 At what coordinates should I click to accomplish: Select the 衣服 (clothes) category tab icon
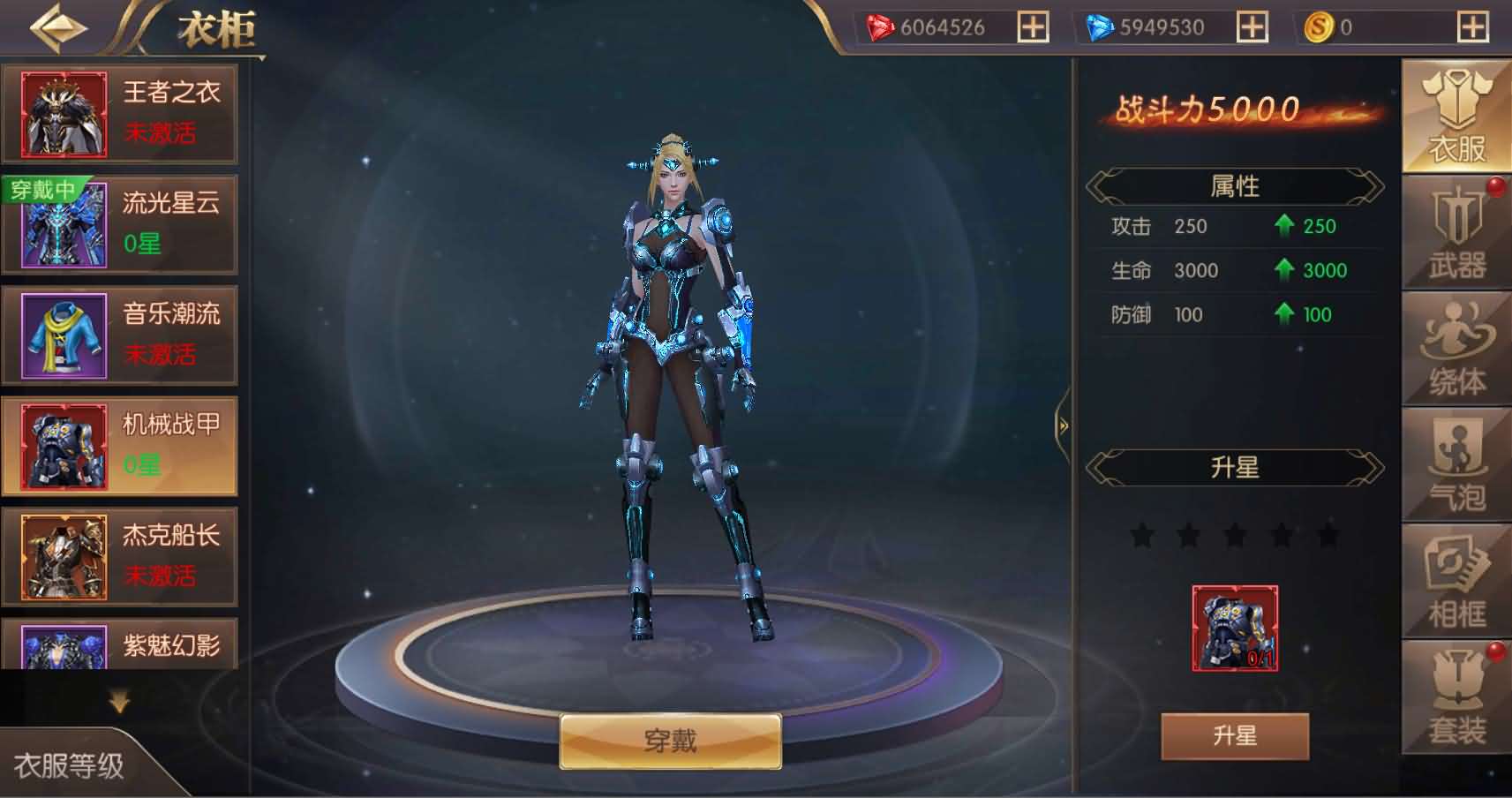[1454, 110]
